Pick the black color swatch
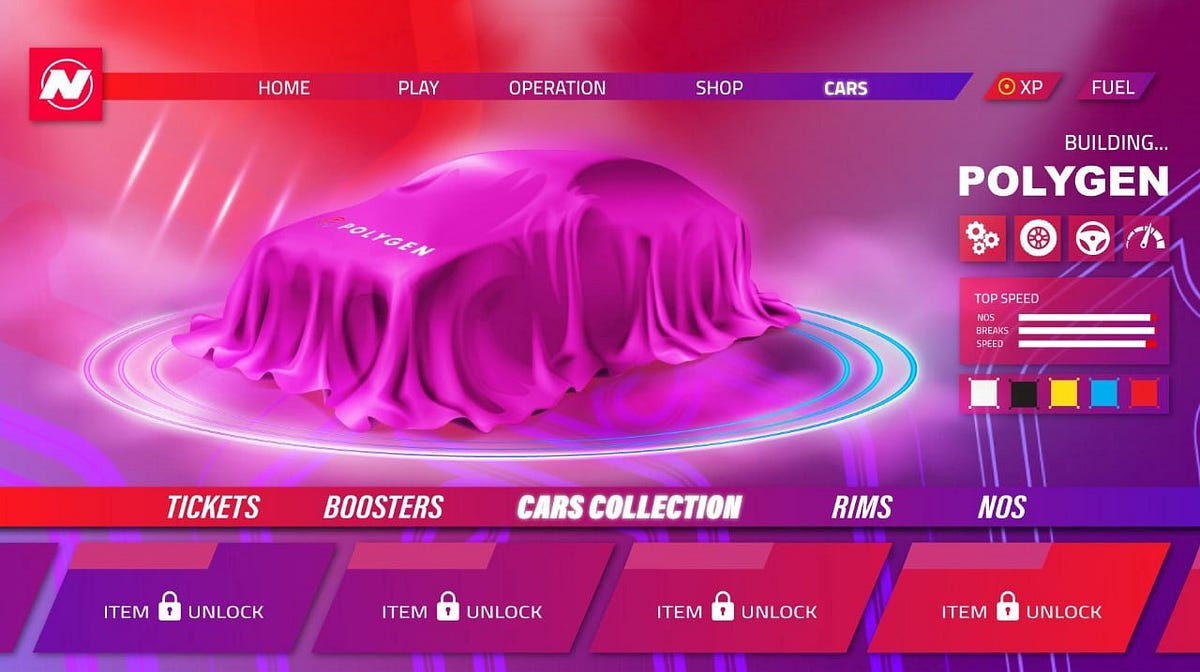The width and height of the screenshot is (1200, 672). click(1024, 394)
